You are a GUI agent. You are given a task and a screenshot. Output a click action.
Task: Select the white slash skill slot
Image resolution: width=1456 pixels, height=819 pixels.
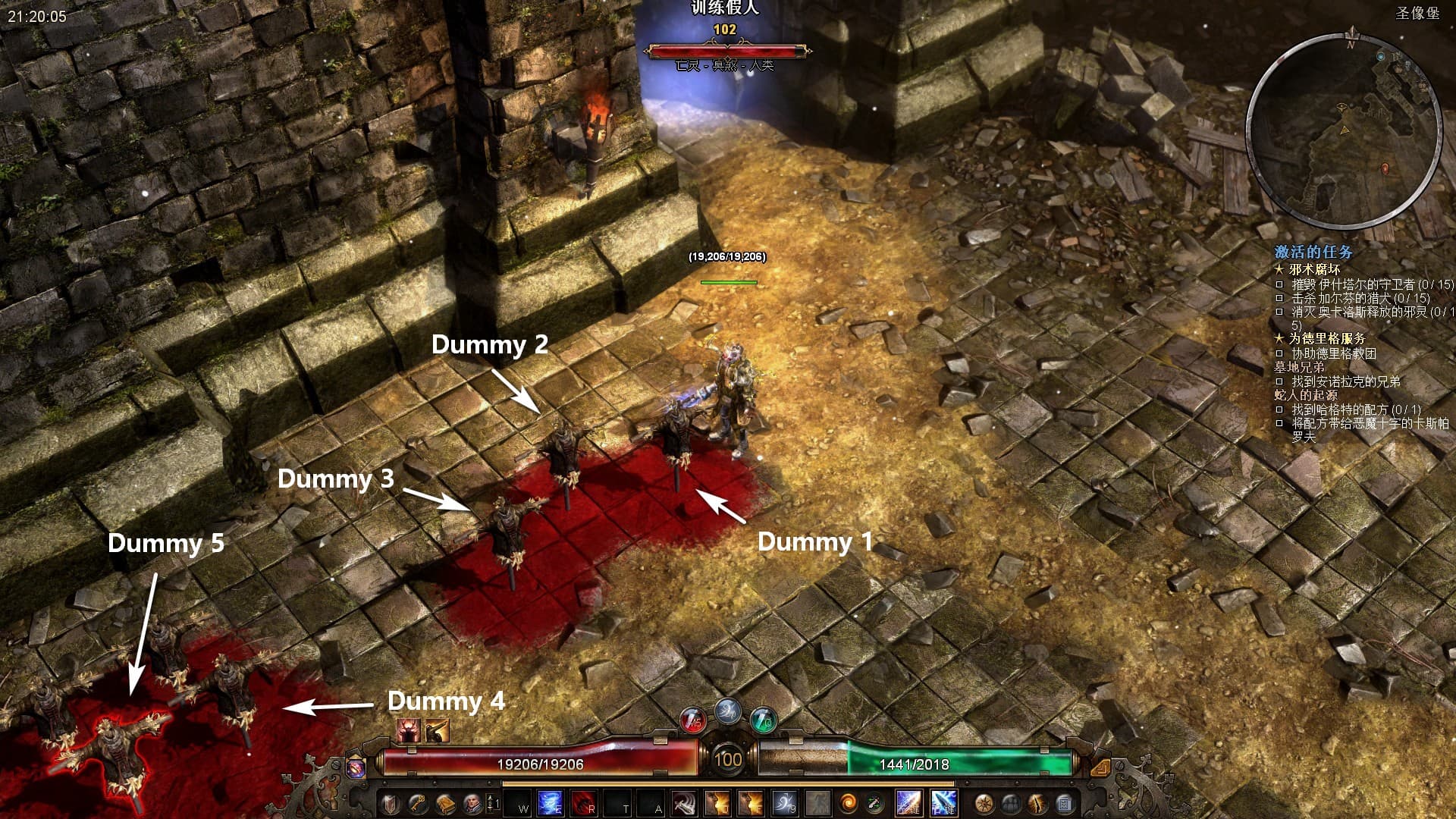coord(685,803)
